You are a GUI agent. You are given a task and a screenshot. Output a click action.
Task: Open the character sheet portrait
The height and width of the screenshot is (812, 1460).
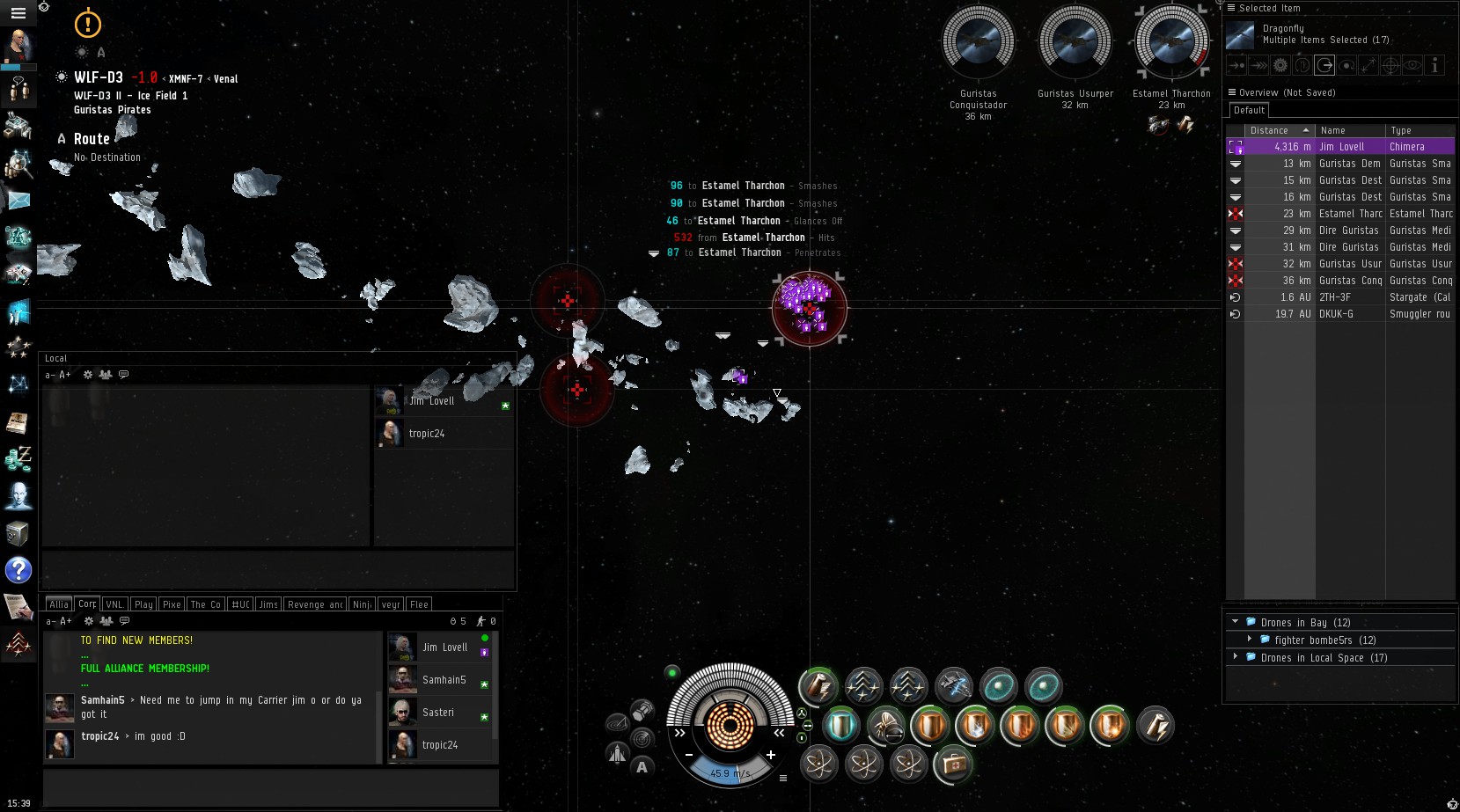(x=18, y=44)
